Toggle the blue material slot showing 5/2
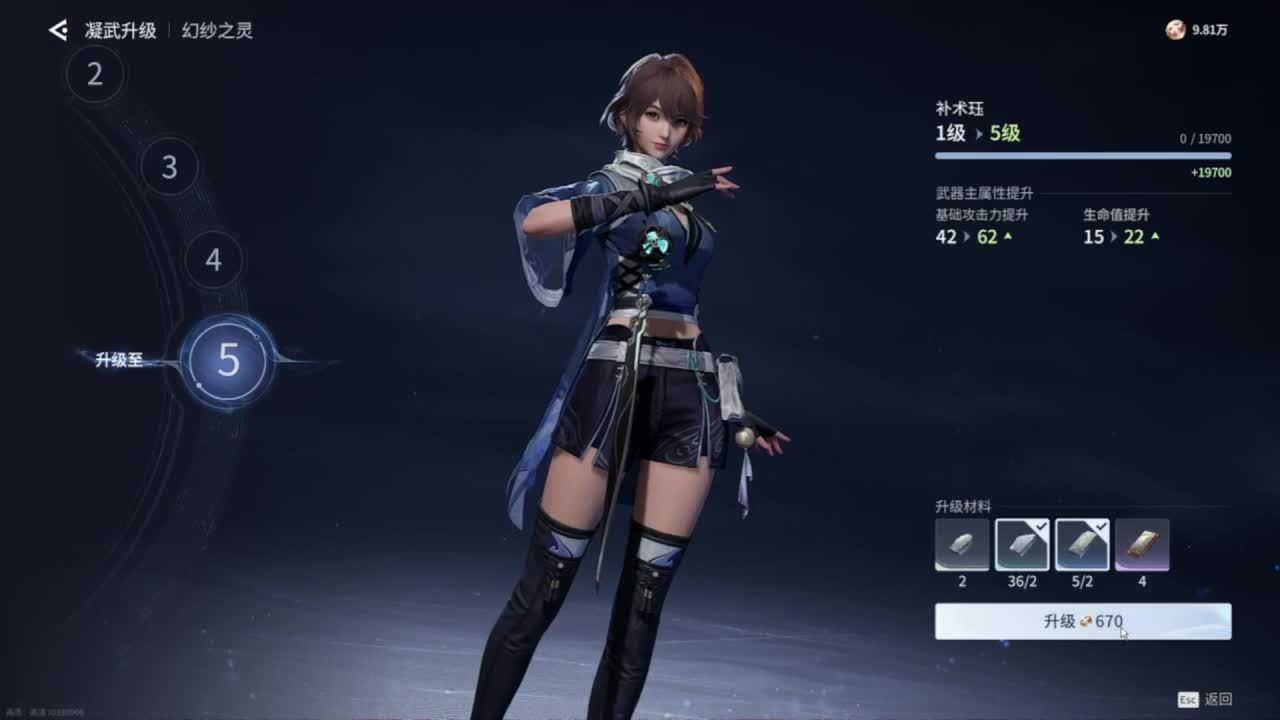Screen dimensions: 1280x720 (x=1082, y=545)
